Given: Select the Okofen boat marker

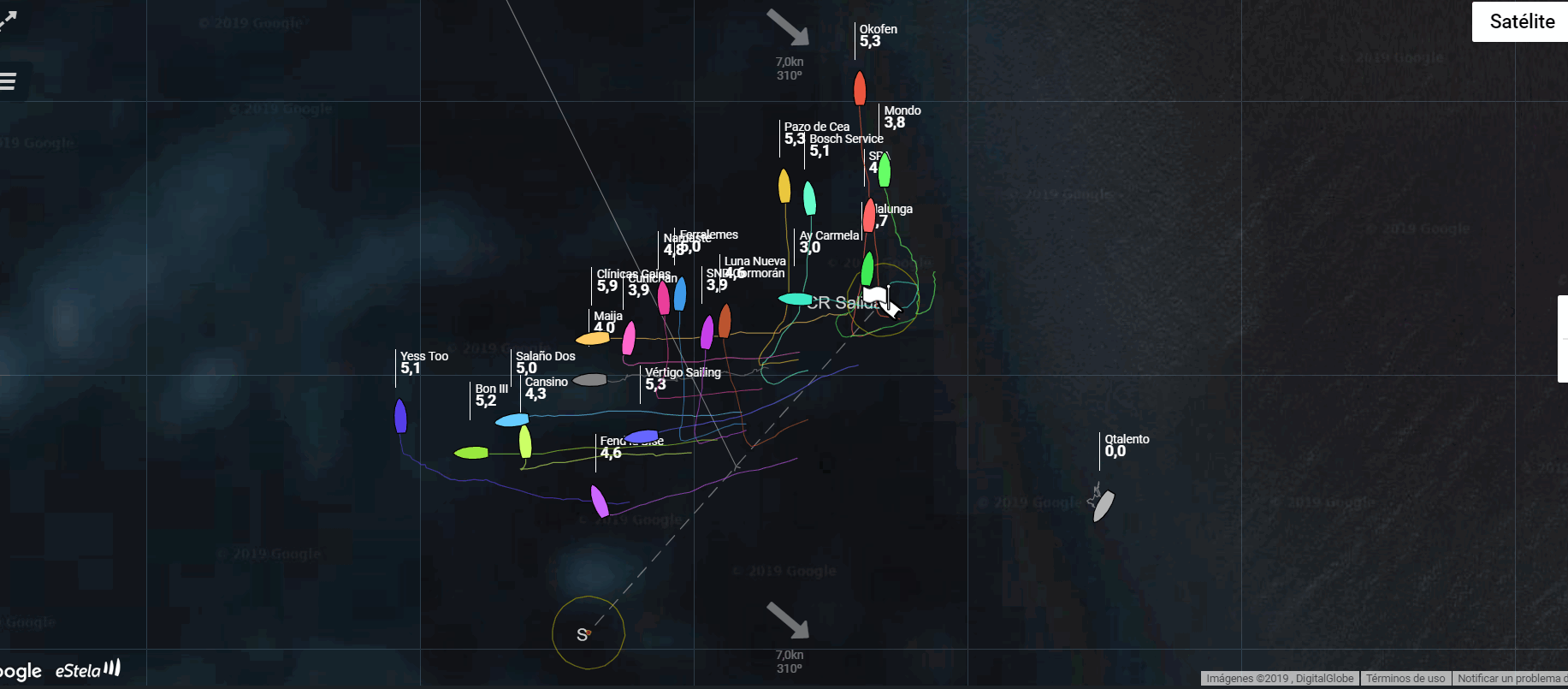Looking at the screenshot, I should coord(860,89).
